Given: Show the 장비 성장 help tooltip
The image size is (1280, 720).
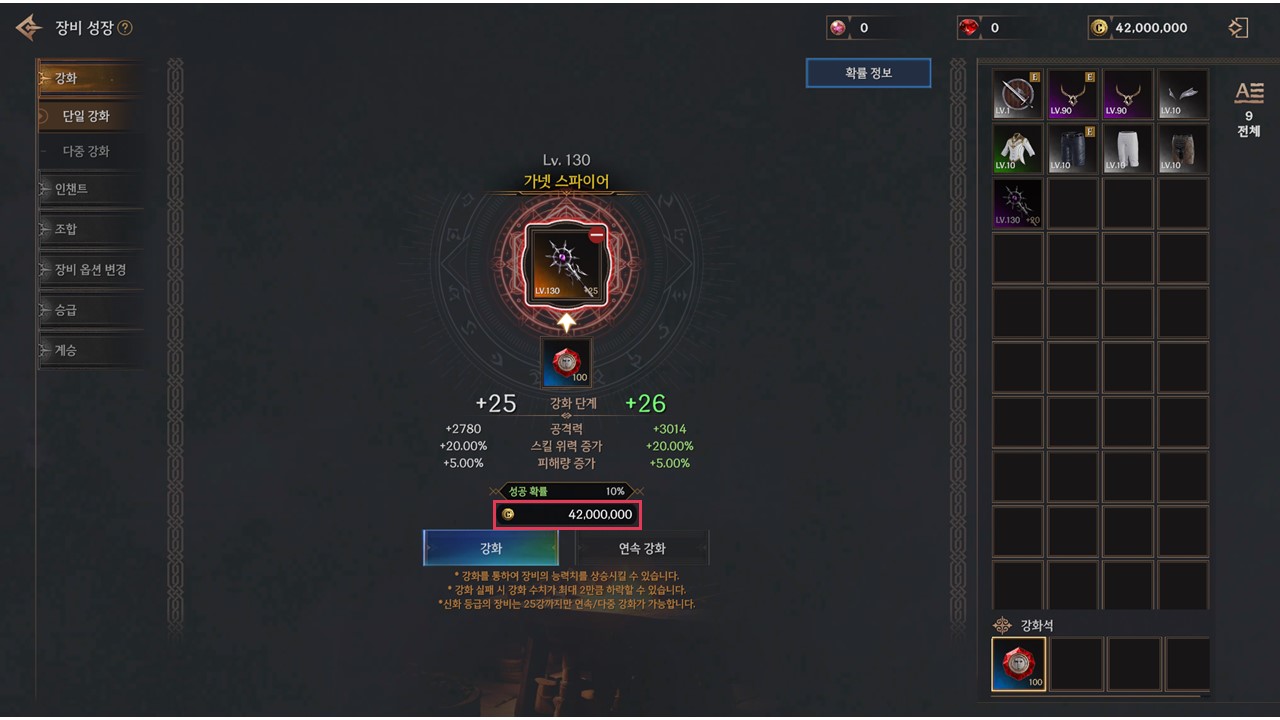Looking at the screenshot, I should point(125,28).
